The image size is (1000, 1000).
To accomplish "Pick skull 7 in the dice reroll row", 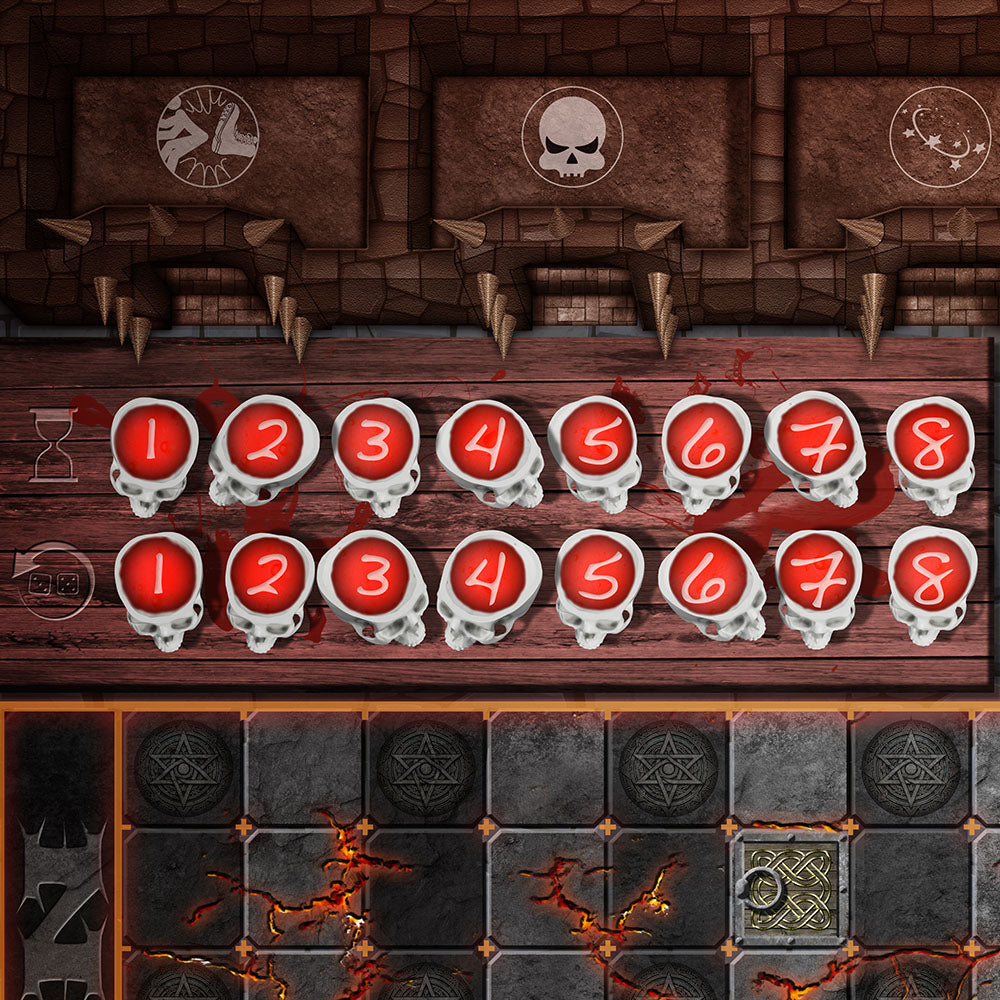I will pyautogui.click(x=818, y=575).
